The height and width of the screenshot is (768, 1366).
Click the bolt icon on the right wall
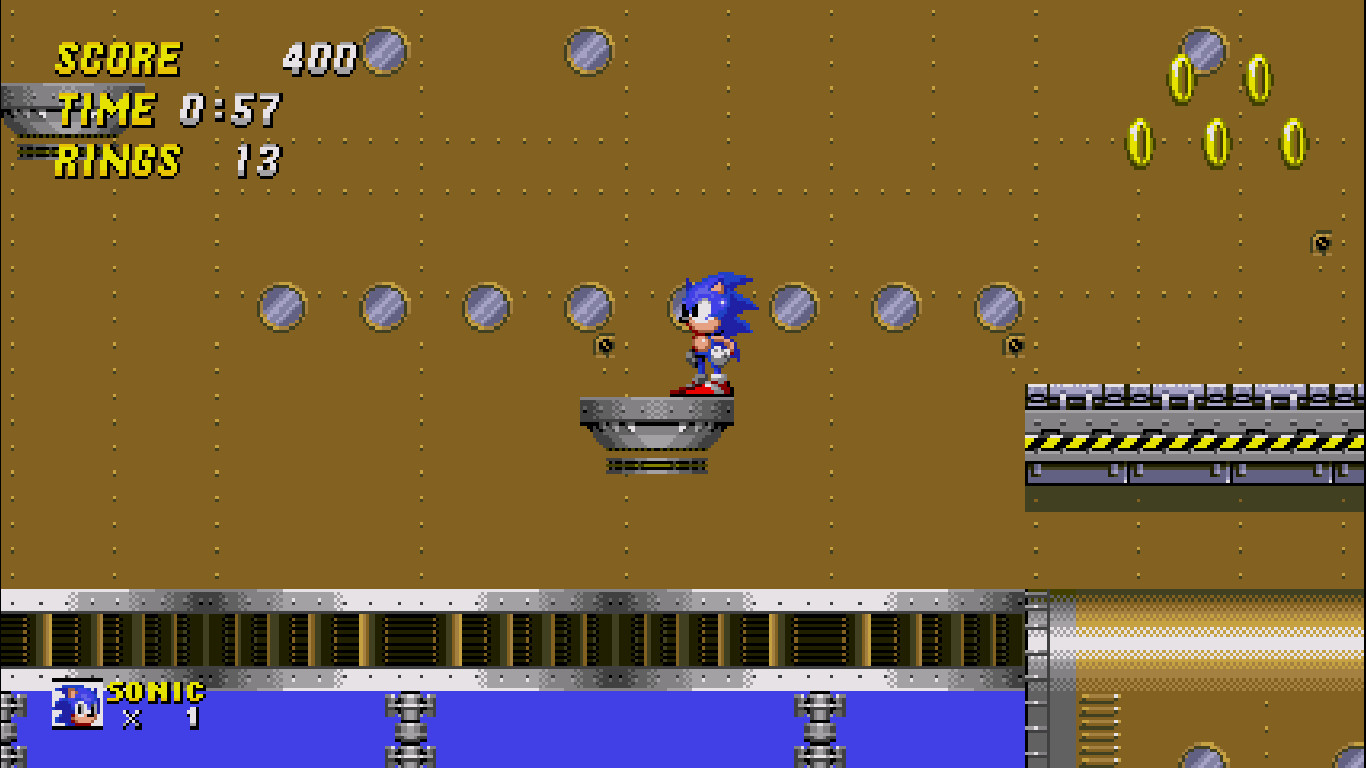(x=1320, y=240)
